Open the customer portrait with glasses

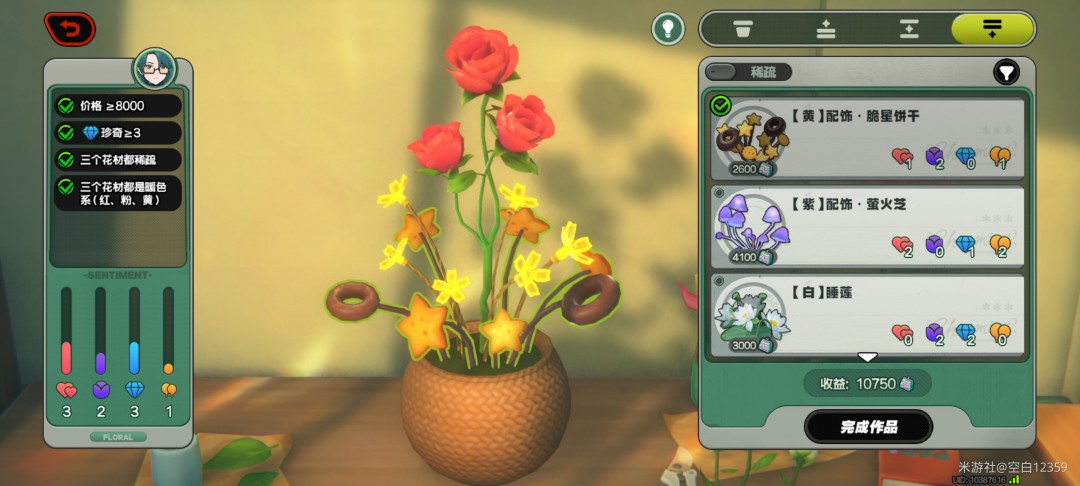tap(155, 69)
